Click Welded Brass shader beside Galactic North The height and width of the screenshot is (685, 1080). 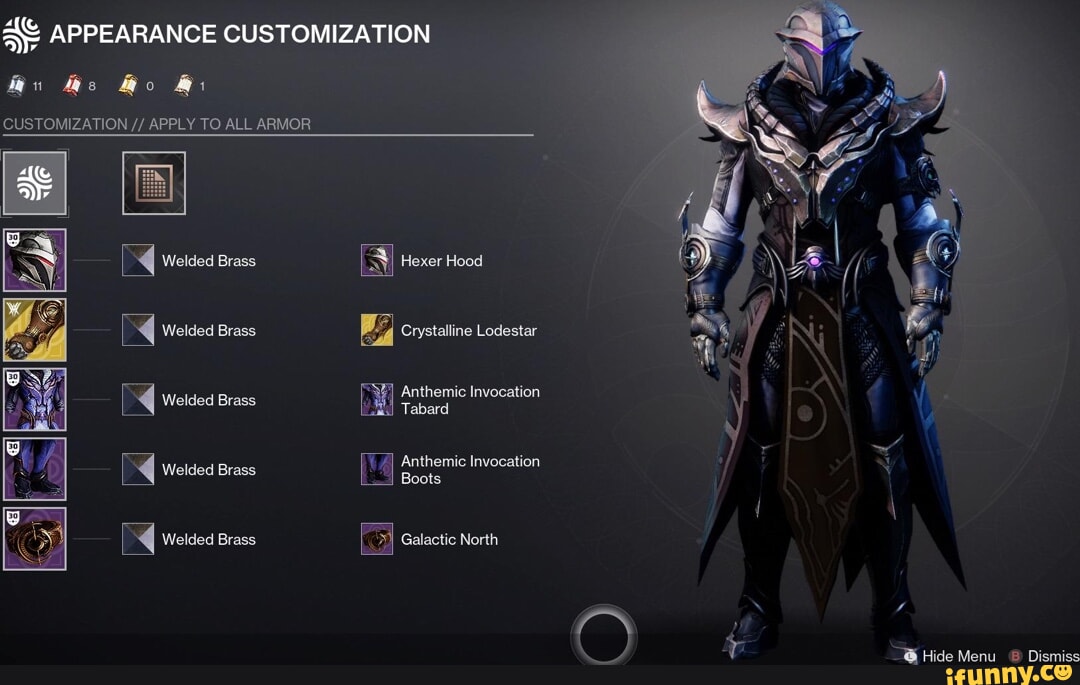[x=138, y=539]
